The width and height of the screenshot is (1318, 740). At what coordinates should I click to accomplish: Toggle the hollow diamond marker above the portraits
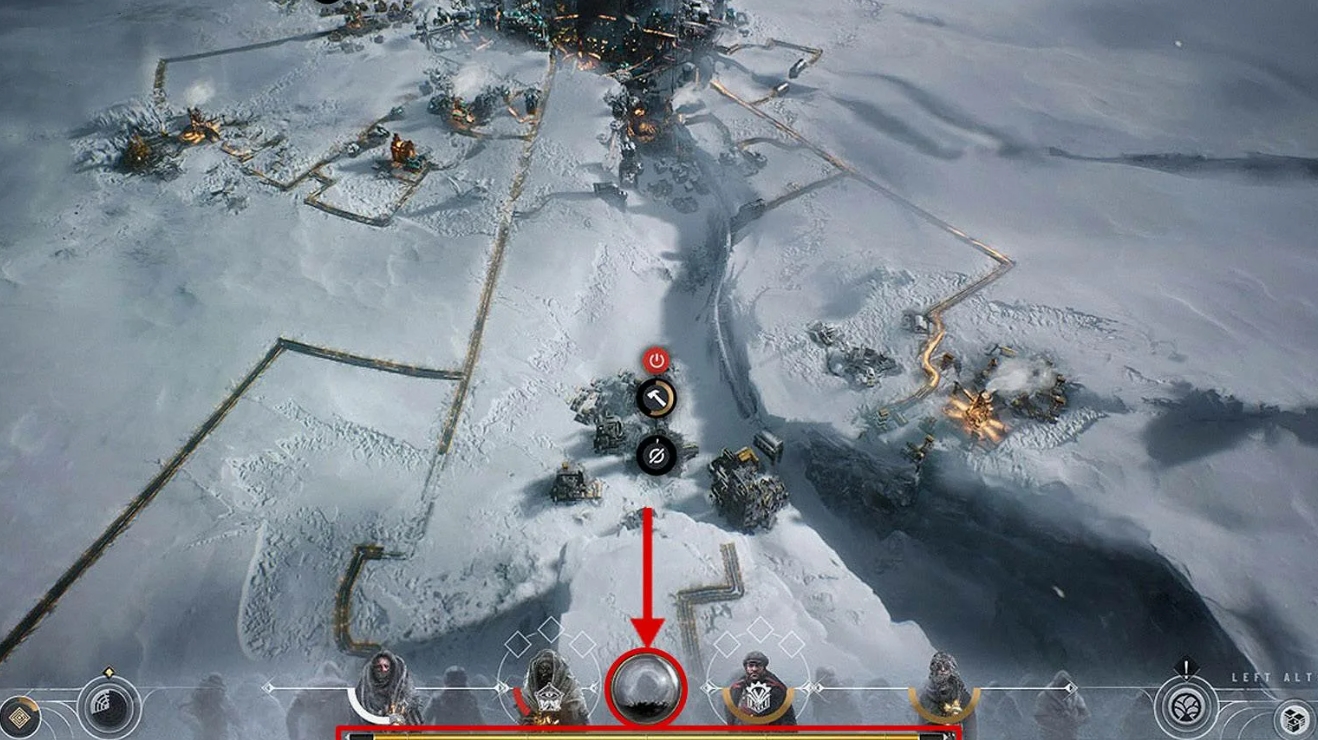(x=518, y=641)
